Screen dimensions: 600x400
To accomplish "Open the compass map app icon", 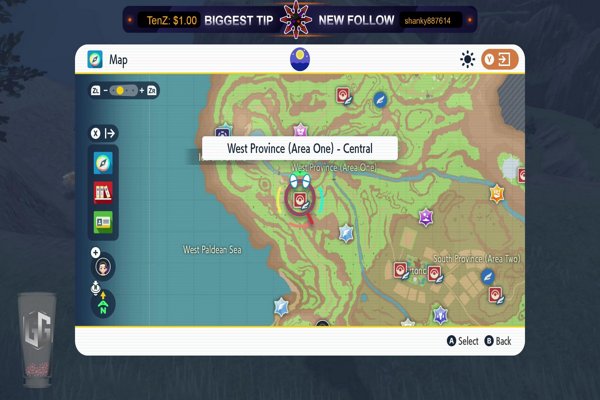I will coord(103,163).
